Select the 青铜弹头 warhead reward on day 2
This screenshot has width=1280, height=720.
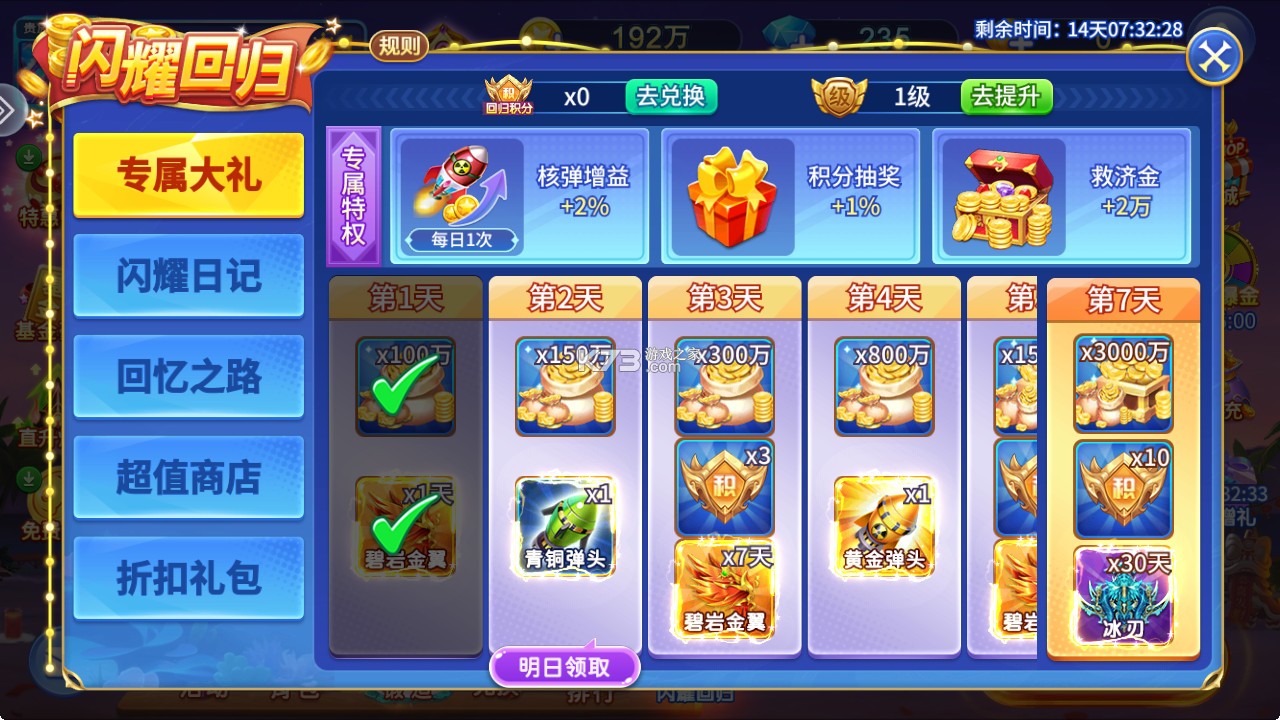[x=565, y=525]
